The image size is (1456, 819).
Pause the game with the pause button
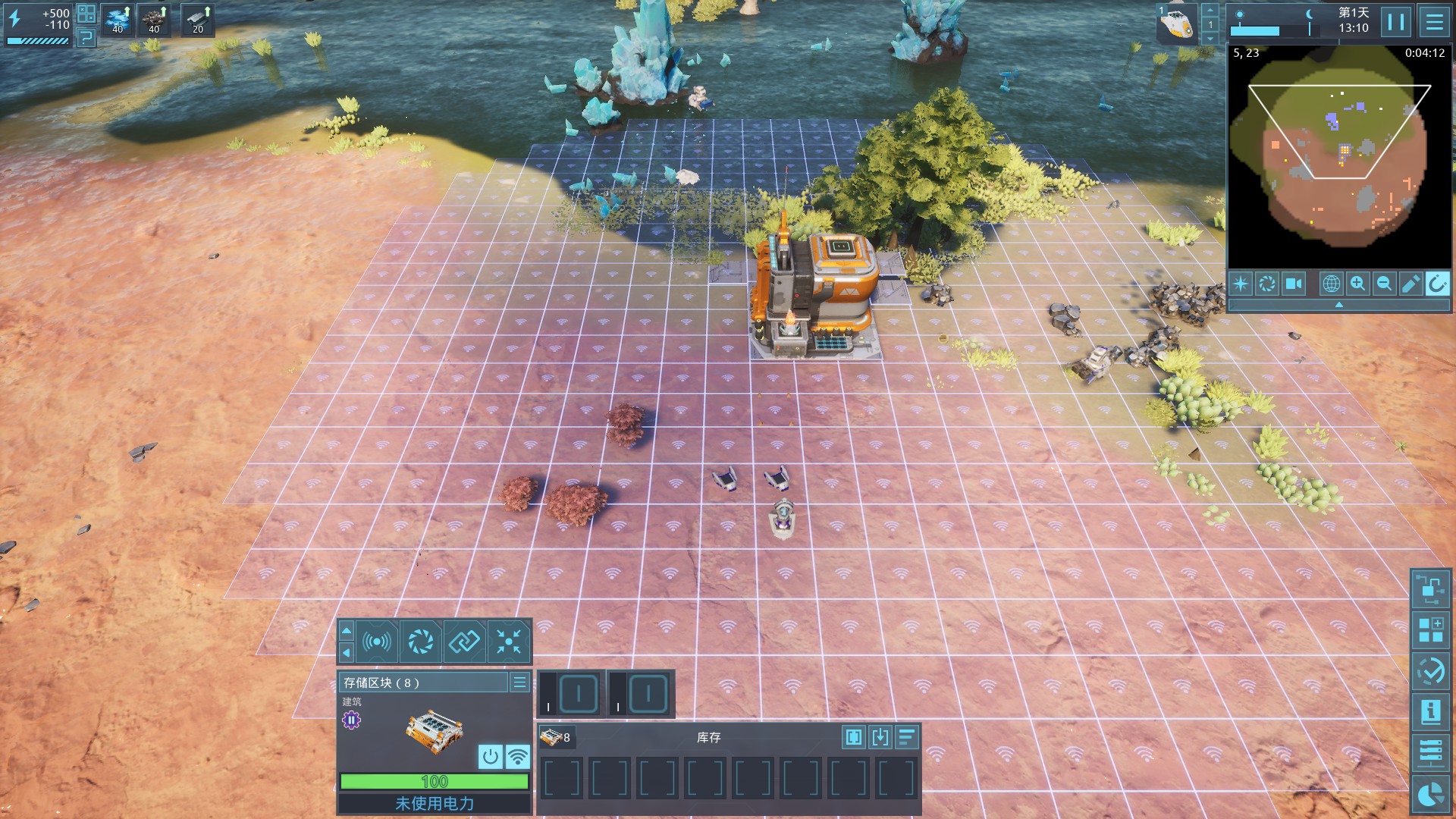(1395, 22)
